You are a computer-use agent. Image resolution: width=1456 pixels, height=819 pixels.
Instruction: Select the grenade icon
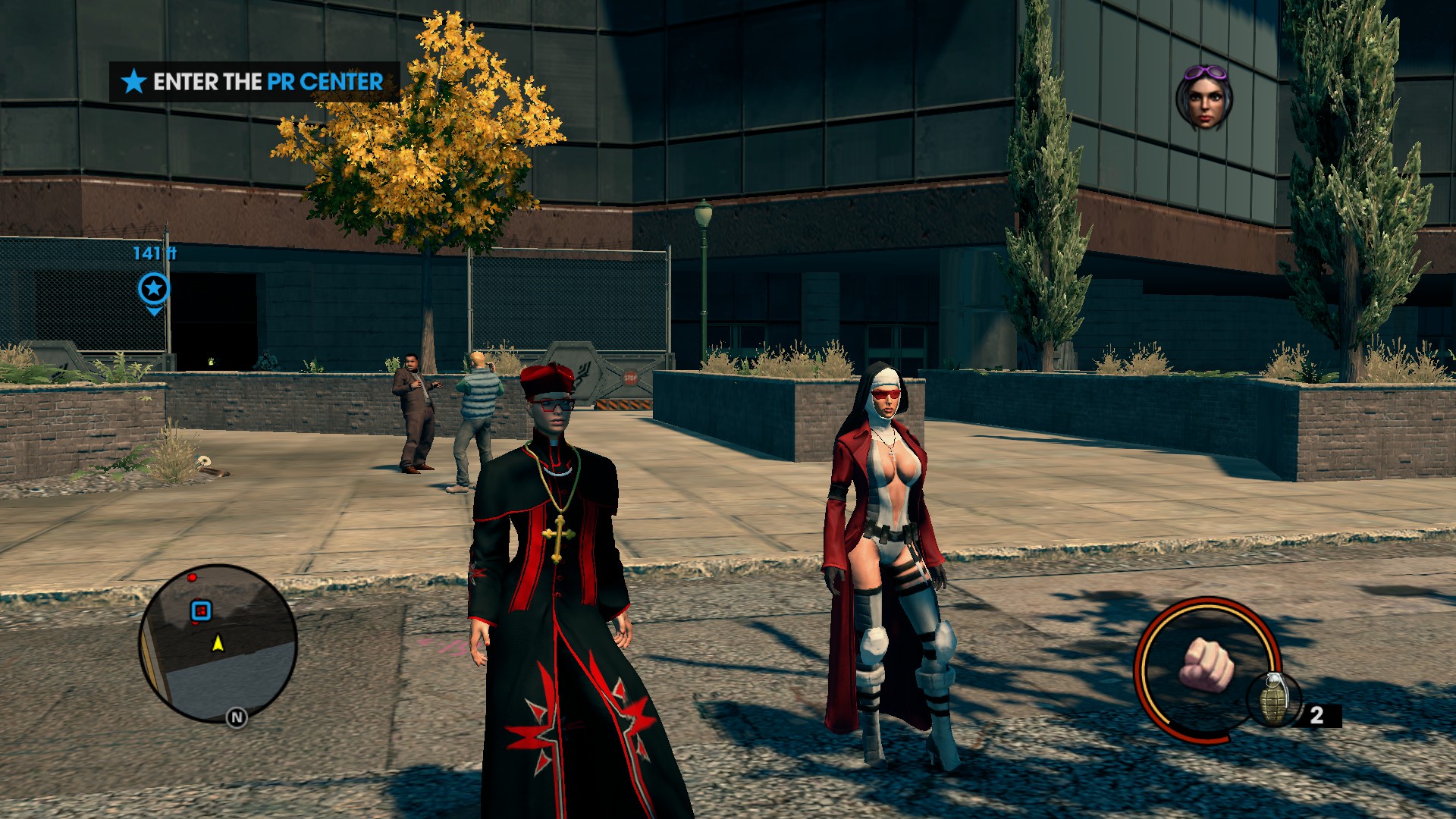coord(1273,698)
